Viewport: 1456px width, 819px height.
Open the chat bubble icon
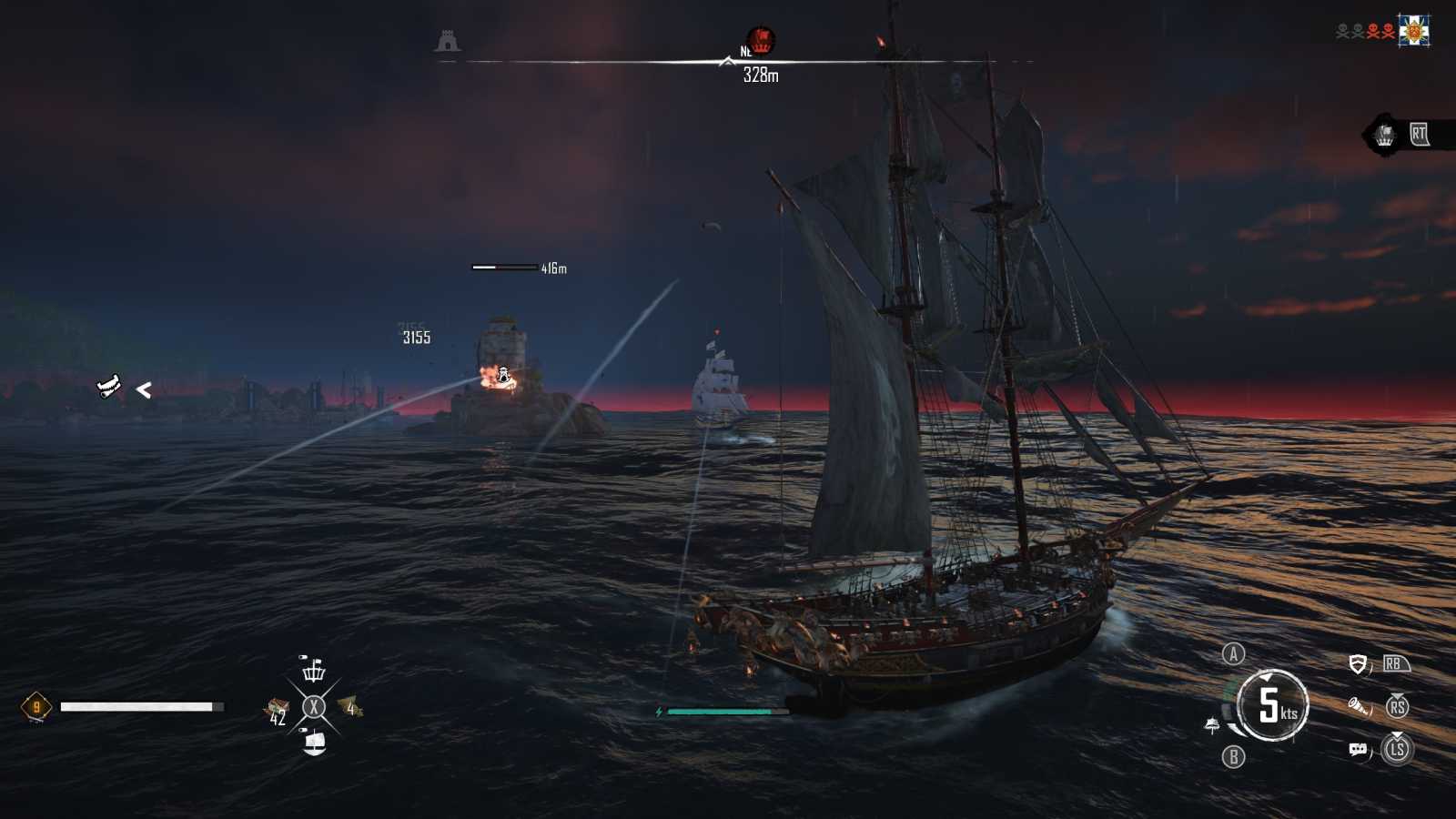pos(1358,750)
